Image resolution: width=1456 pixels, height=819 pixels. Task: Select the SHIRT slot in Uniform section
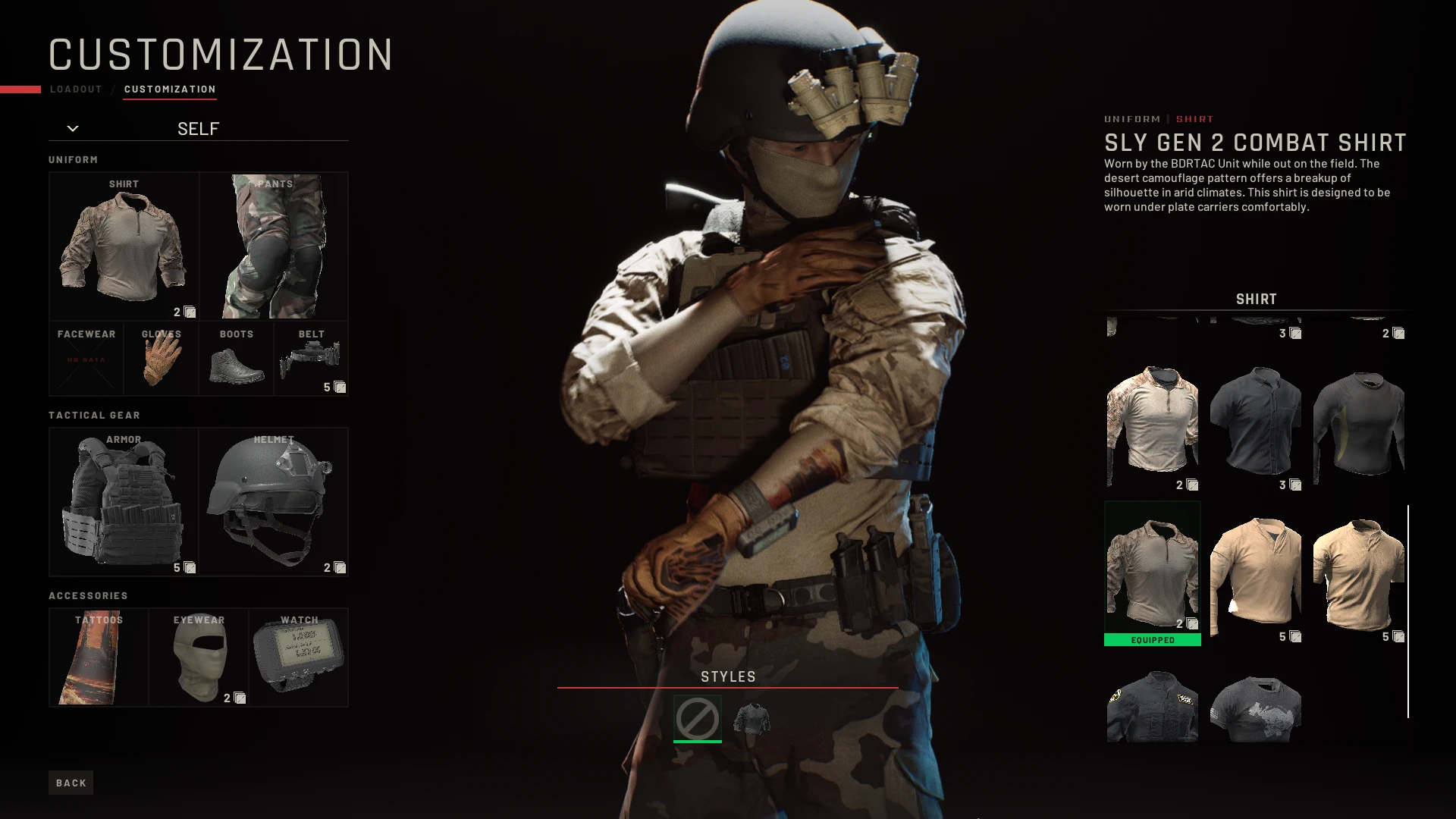tap(124, 244)
